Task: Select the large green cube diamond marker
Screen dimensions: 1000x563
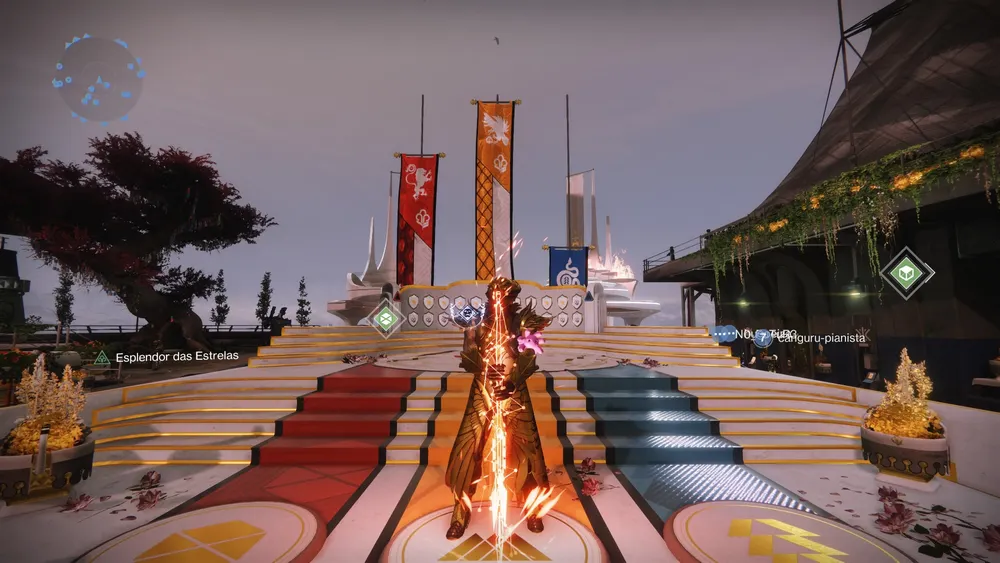Action: (x=907, y=273)
